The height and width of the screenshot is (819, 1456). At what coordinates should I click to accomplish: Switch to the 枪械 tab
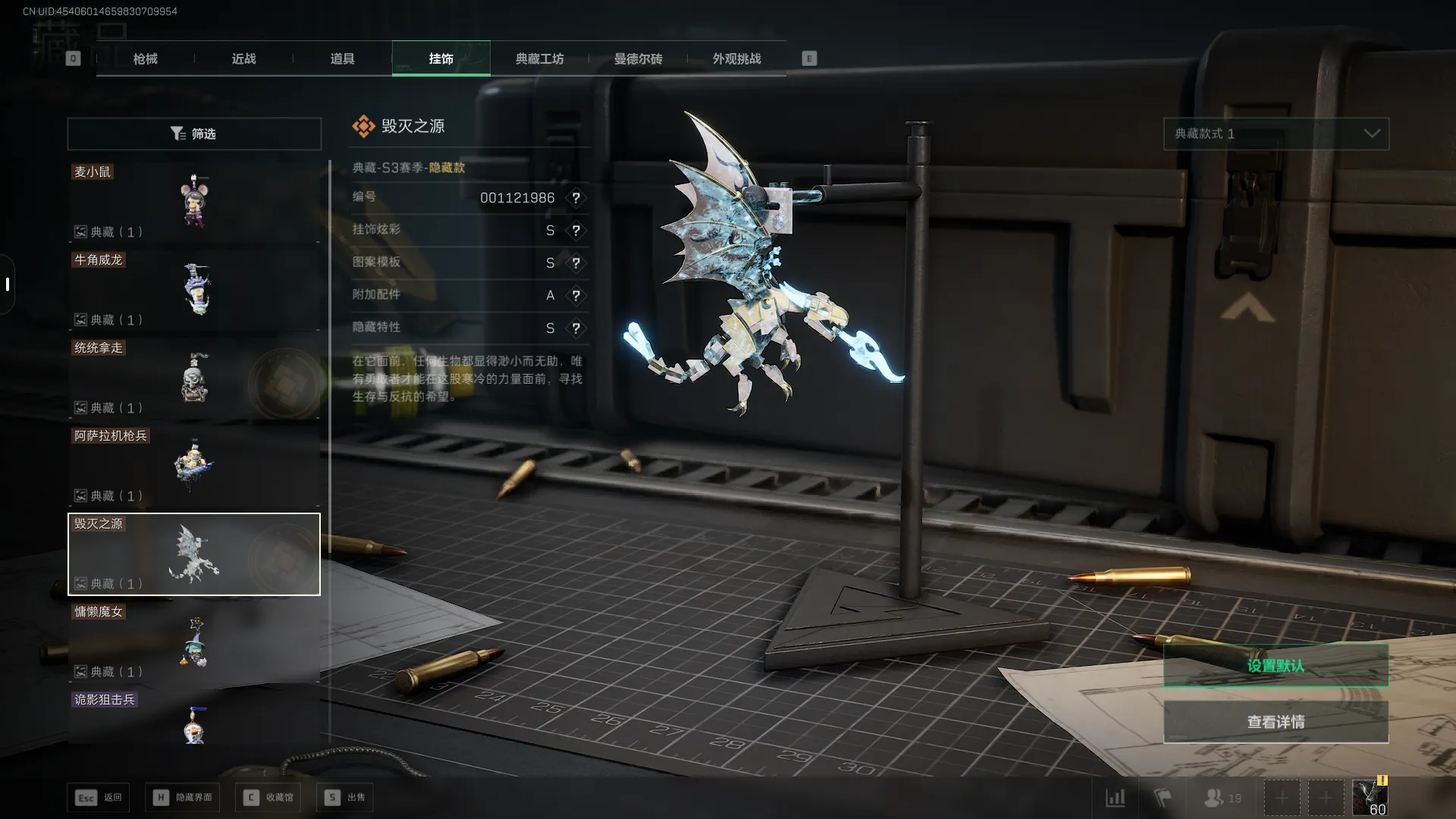(145, 58)
